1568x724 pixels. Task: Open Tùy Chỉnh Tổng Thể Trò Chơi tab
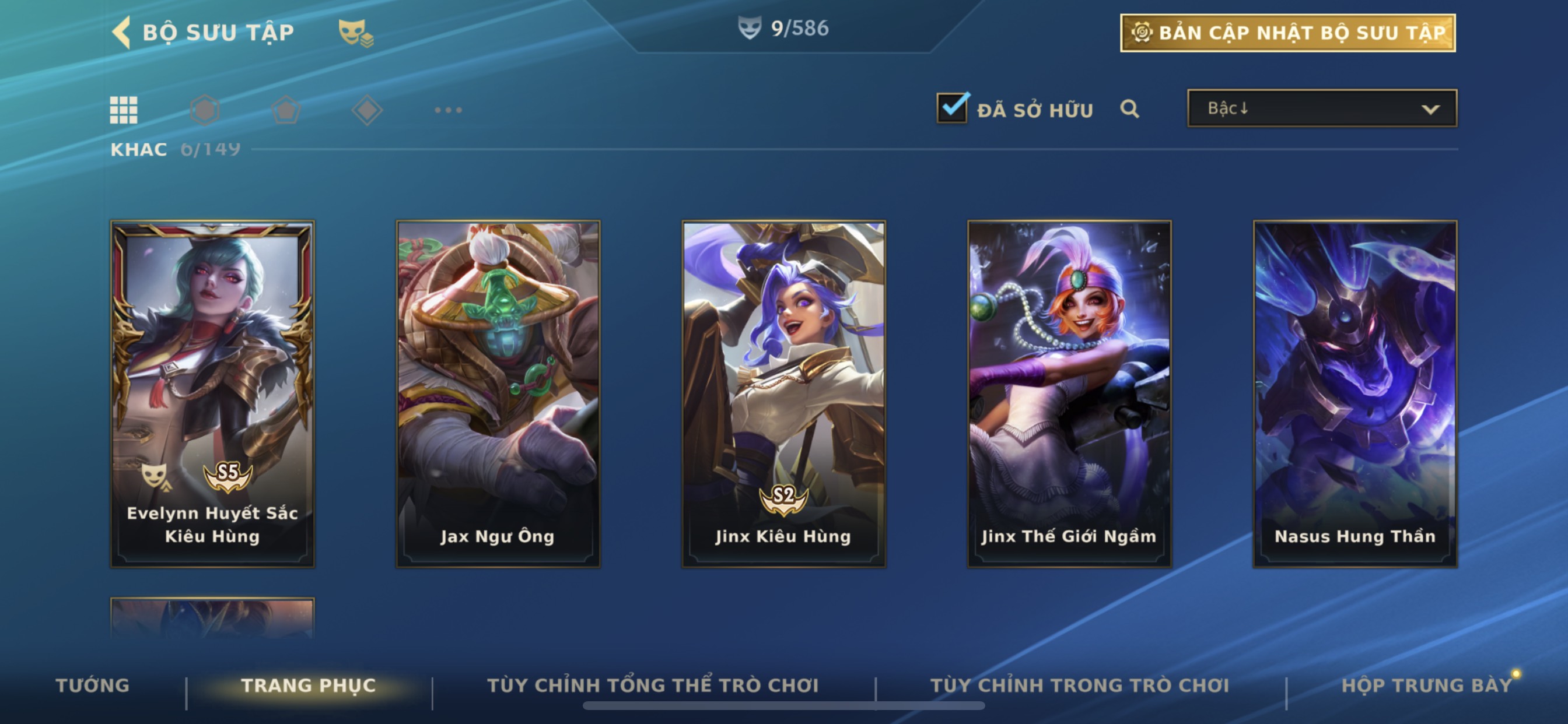tap(653, 685)
